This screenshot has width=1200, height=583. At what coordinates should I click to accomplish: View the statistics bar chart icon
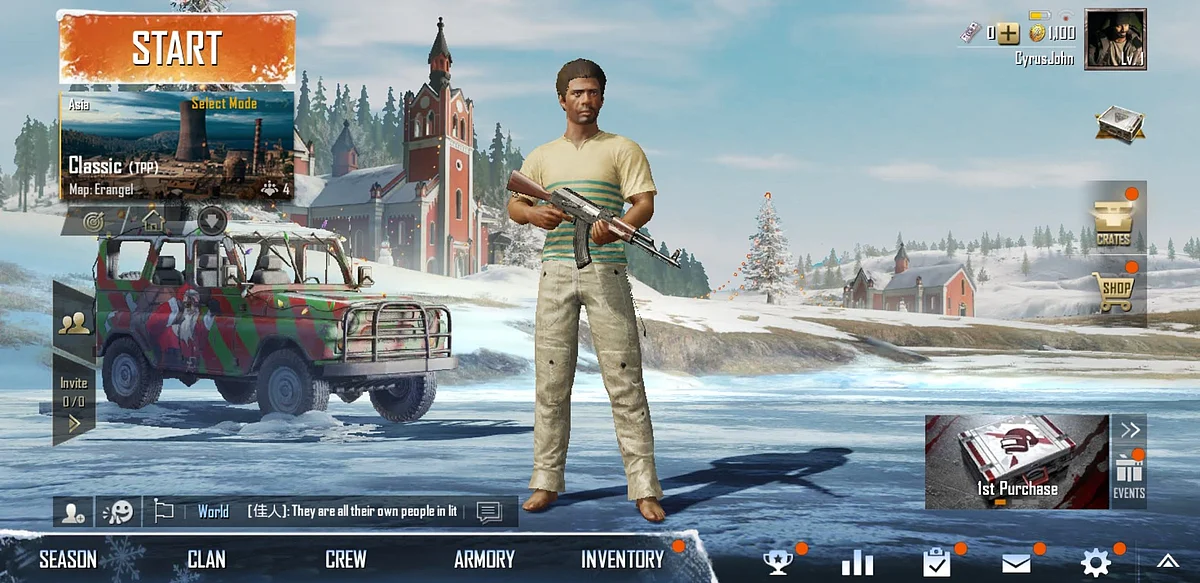[x=857, y=563]
